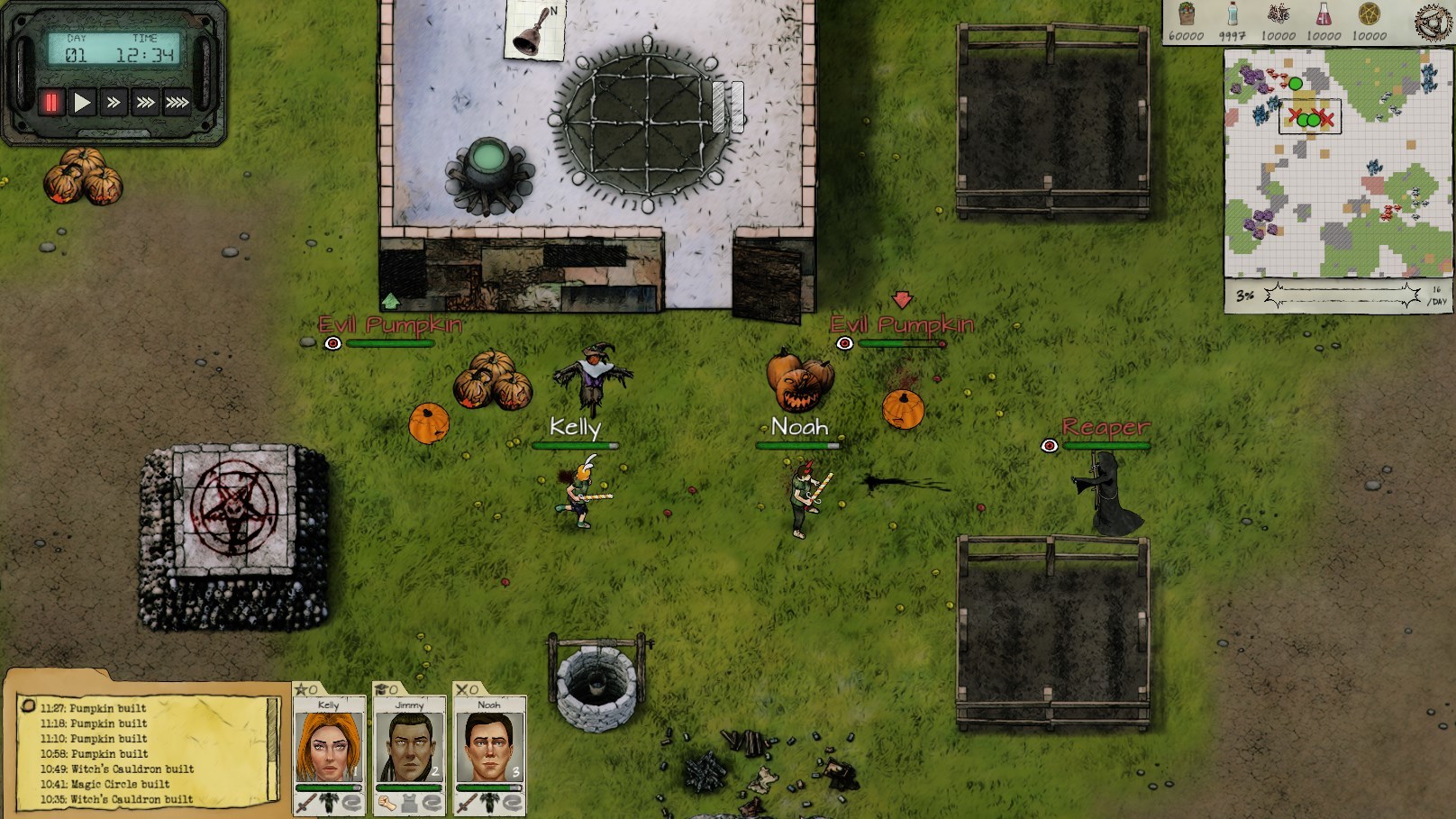The width and height of the screenshot is (1456, 819).
Task: Click the scrap pile resource icon
Action: [1278, 14]
